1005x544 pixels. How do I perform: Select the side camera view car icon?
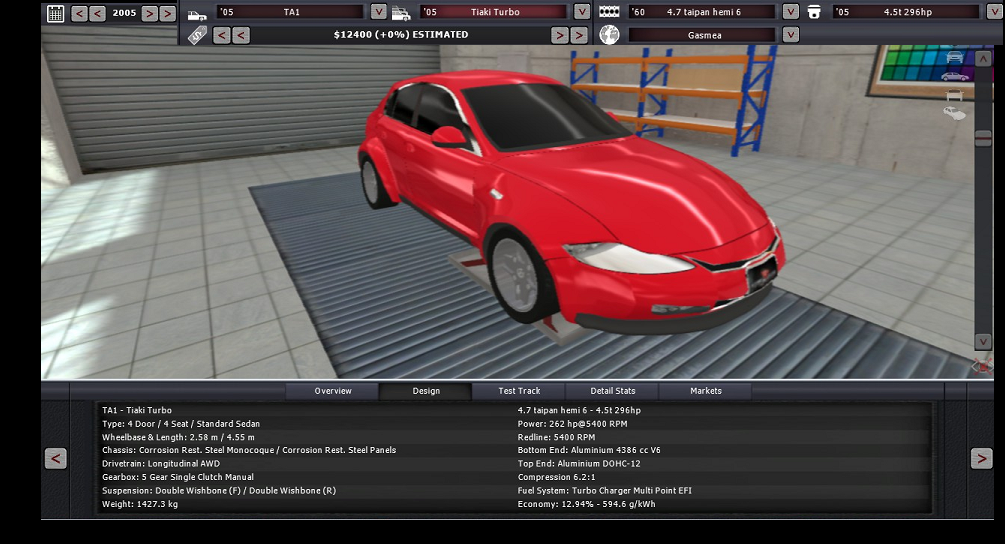tap(955, 76)
